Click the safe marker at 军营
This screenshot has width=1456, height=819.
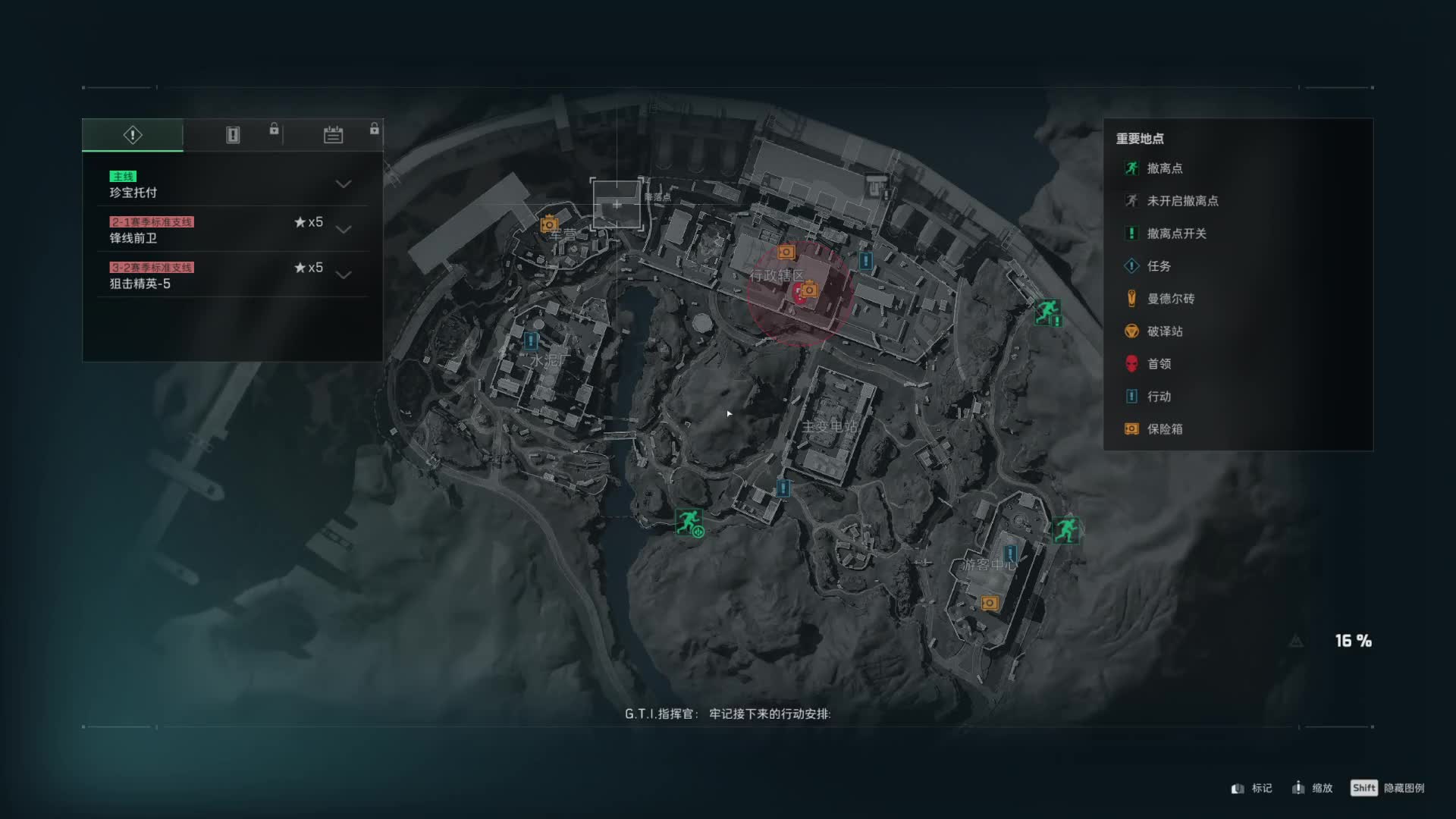tap(549, 224)
